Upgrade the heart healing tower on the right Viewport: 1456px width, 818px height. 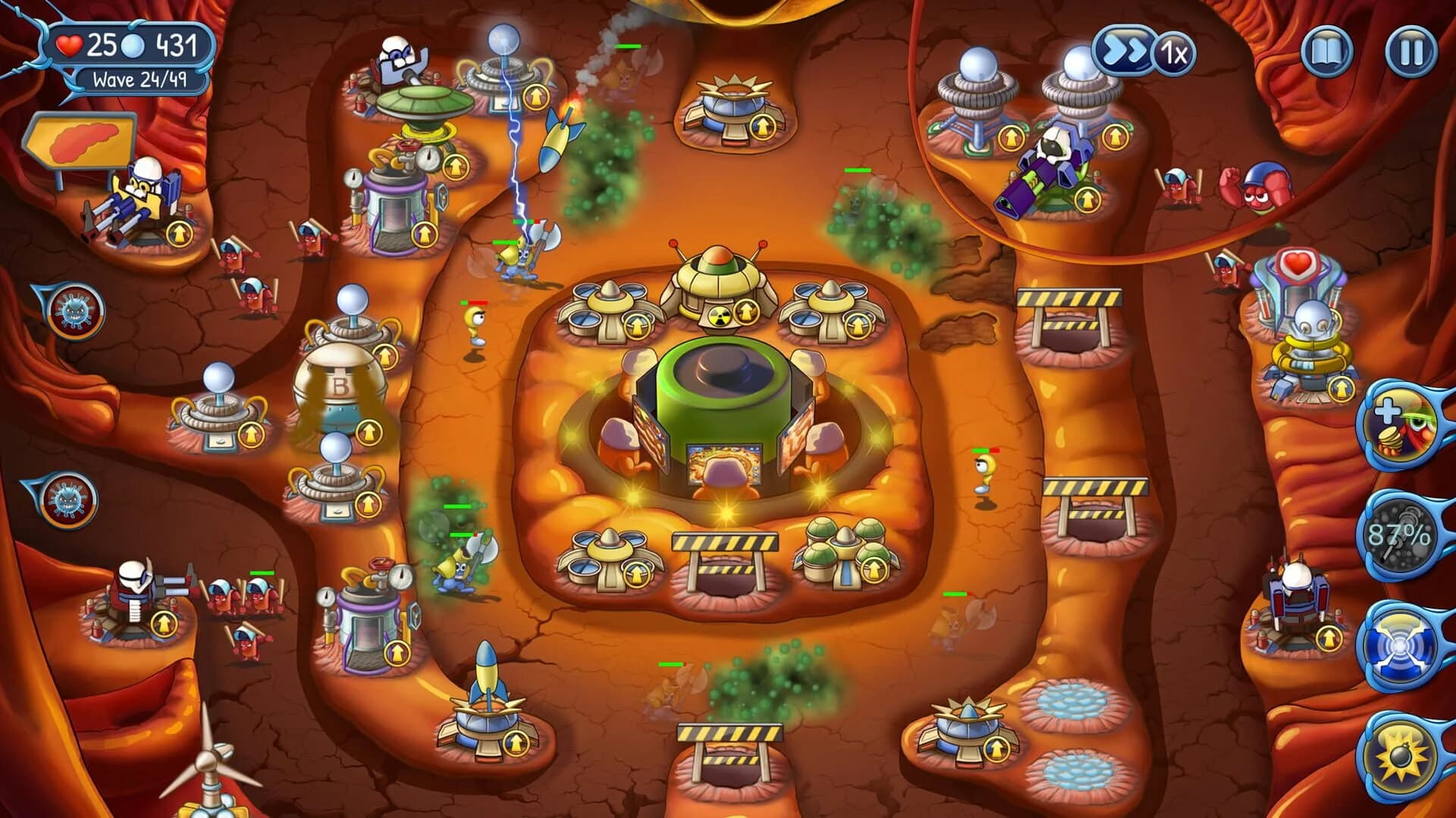coord(1342,388)
